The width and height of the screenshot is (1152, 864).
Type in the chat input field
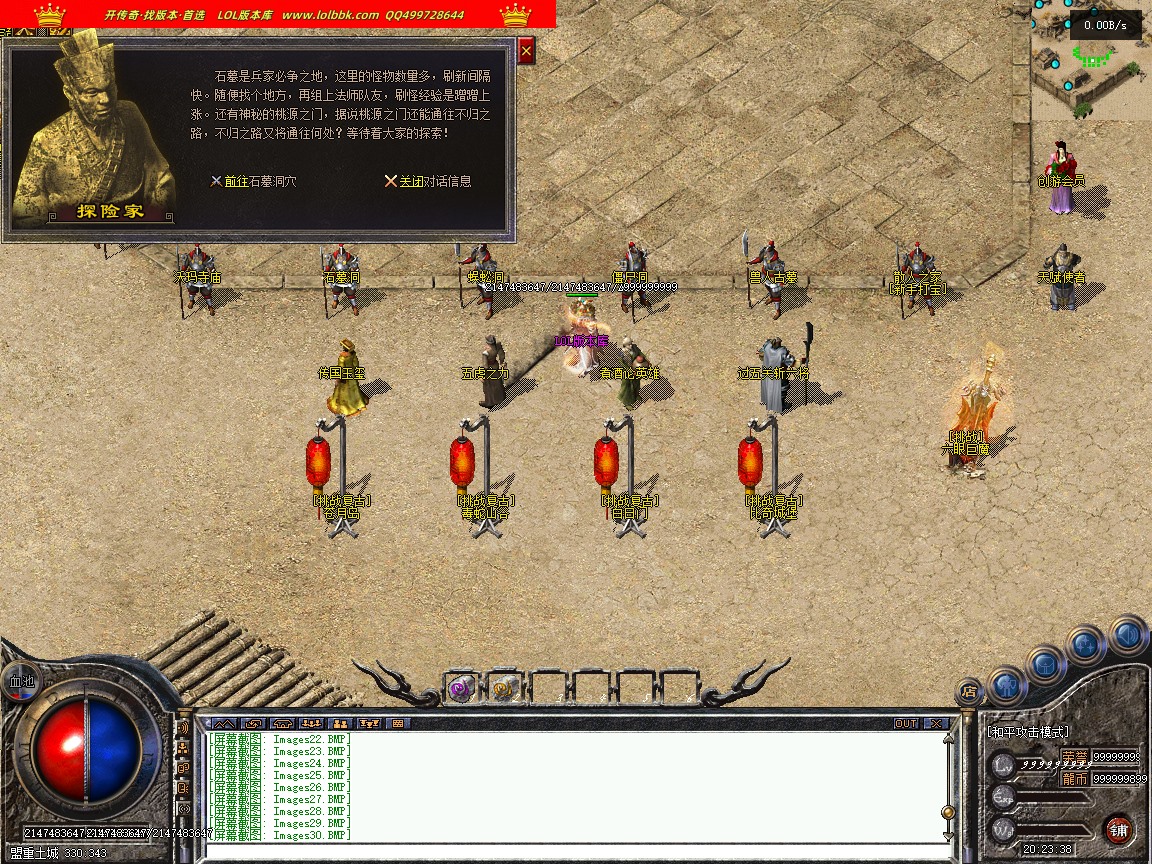coord(570,850)
